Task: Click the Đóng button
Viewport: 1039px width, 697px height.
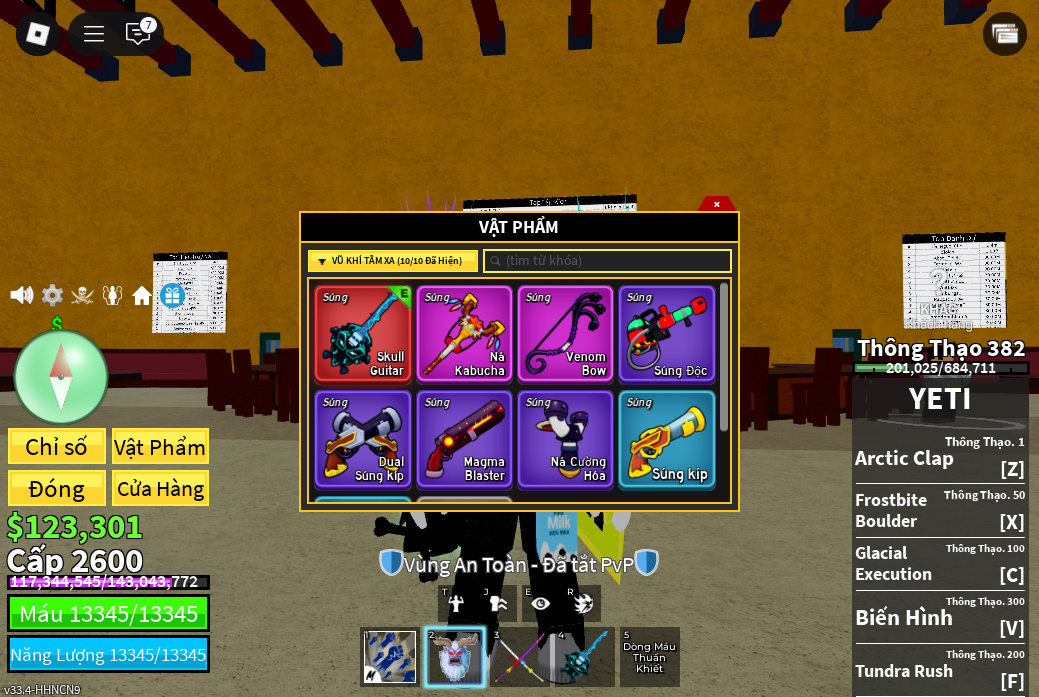Action: point(56,489)
